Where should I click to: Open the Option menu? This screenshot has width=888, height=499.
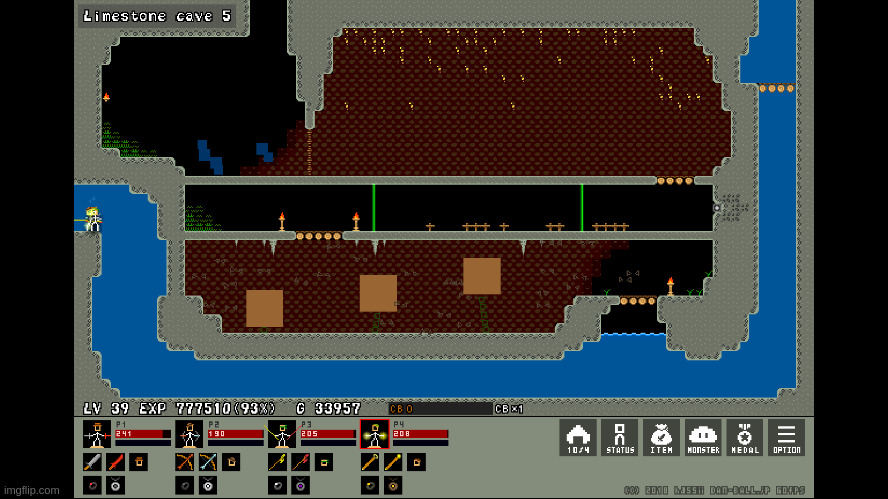tap(786, 437)
